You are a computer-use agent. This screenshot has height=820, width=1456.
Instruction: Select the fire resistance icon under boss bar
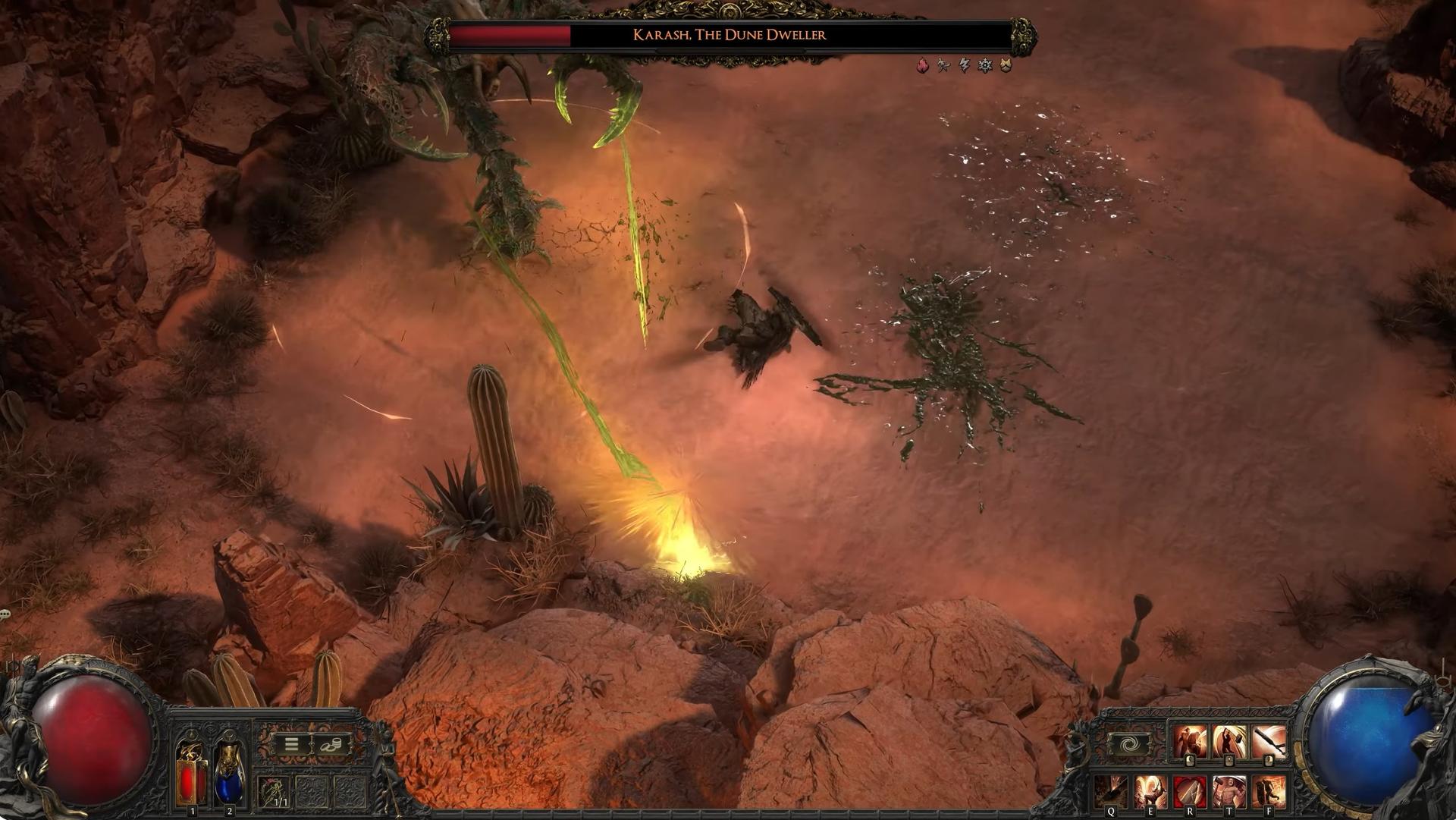(922, 66)
